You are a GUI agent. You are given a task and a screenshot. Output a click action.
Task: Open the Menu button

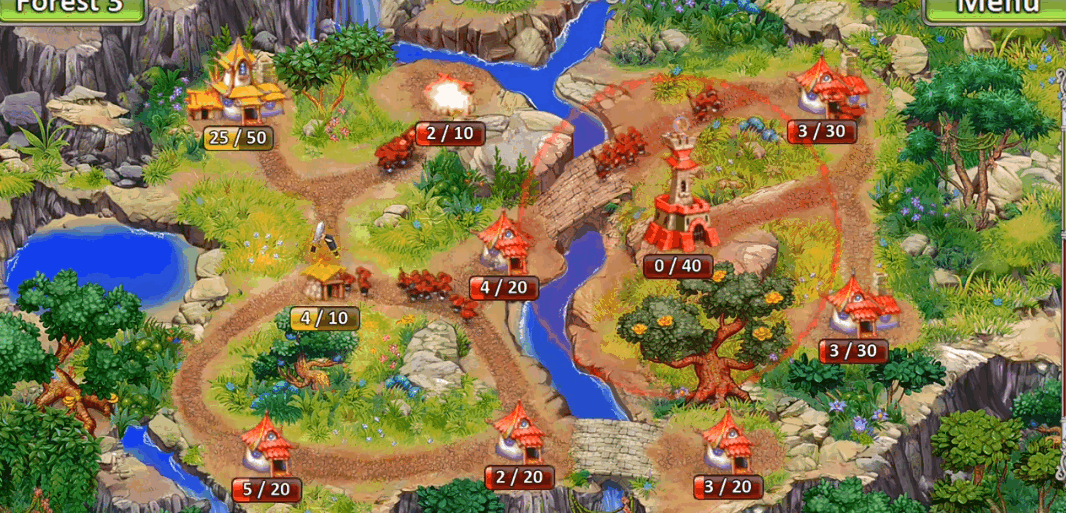pos(993,8)
